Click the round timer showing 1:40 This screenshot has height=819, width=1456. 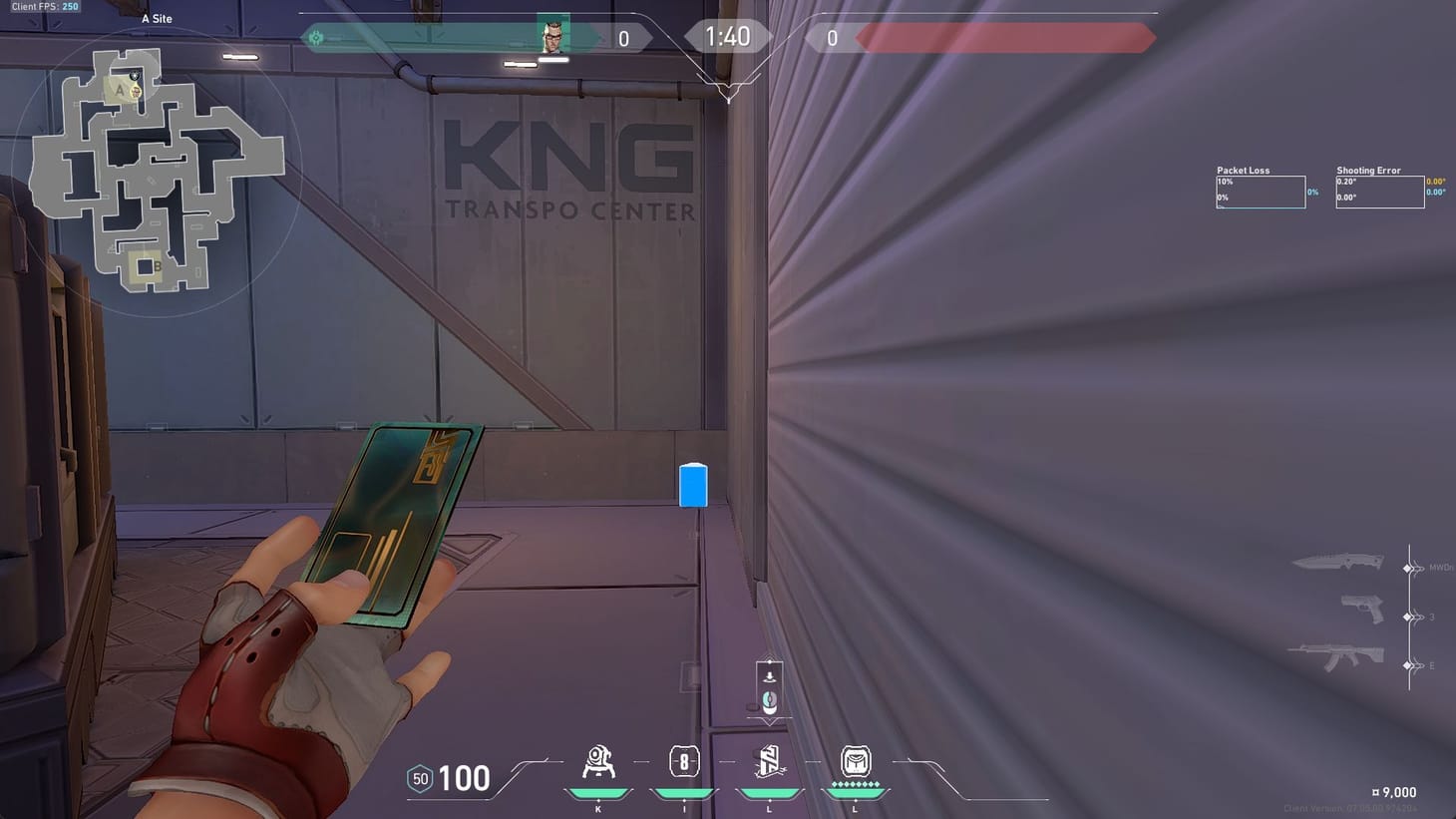point(727,36)
